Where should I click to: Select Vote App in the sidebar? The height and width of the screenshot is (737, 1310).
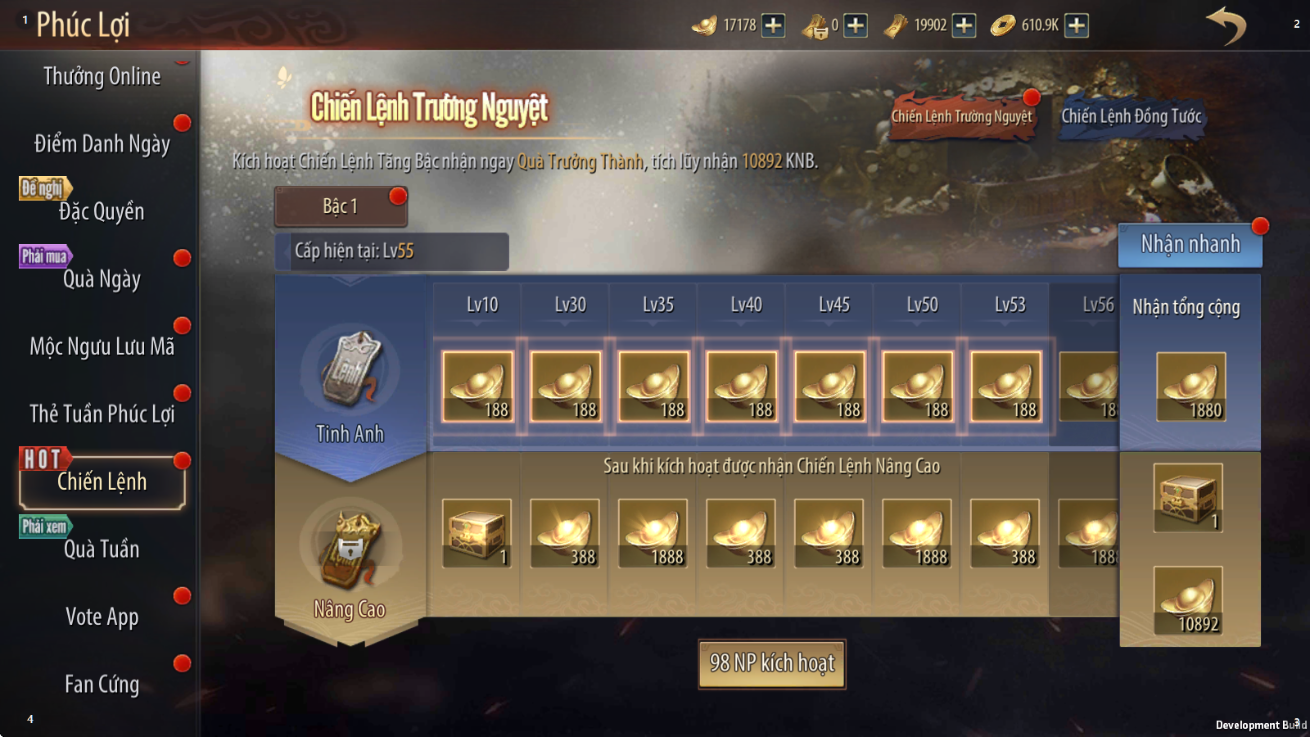click(x=102, y=617)
